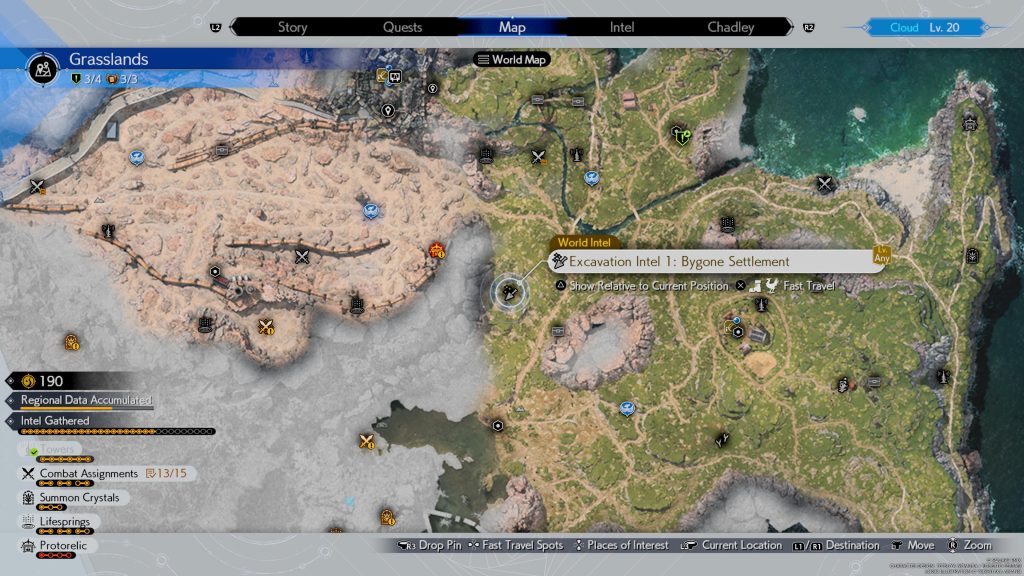The image size is (1024, 576).
Task: Select the Map tab
Action: pyautogui.click(x=511, y=27)
